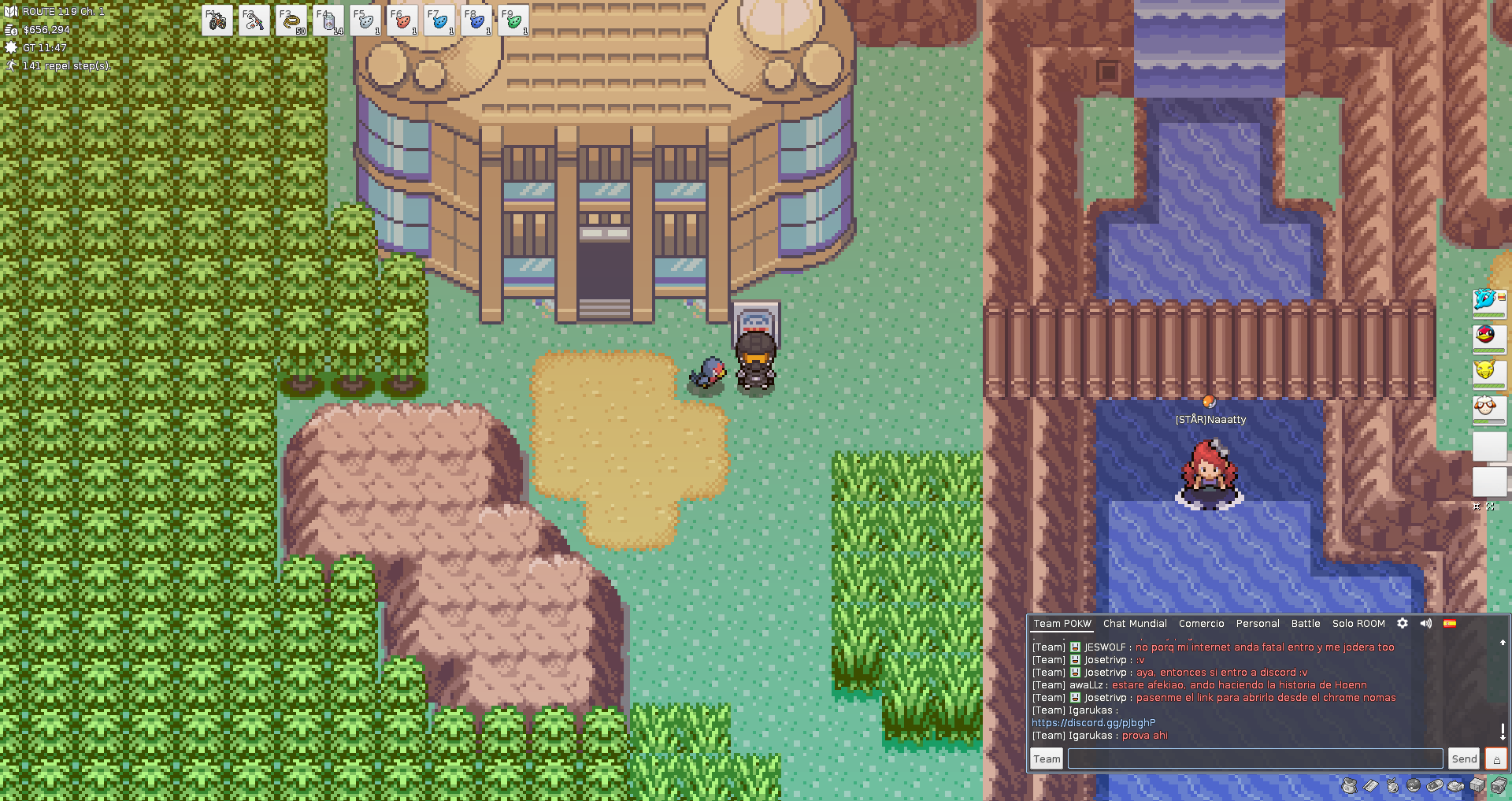1512x801 pixels.
Task: Open the discord.gg invite link
Action: (x=1094, y=722)
